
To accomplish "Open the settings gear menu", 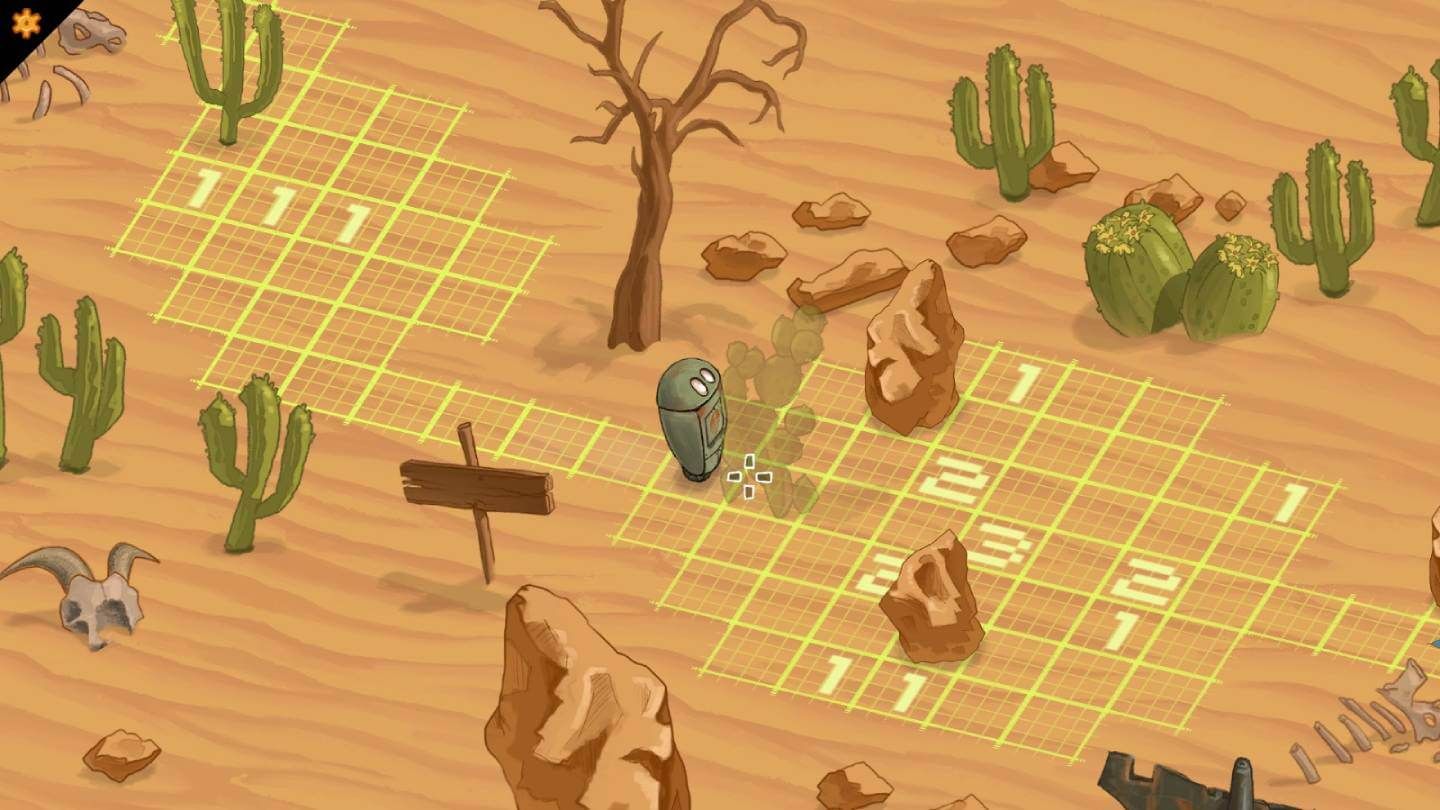I will point(24,21).
